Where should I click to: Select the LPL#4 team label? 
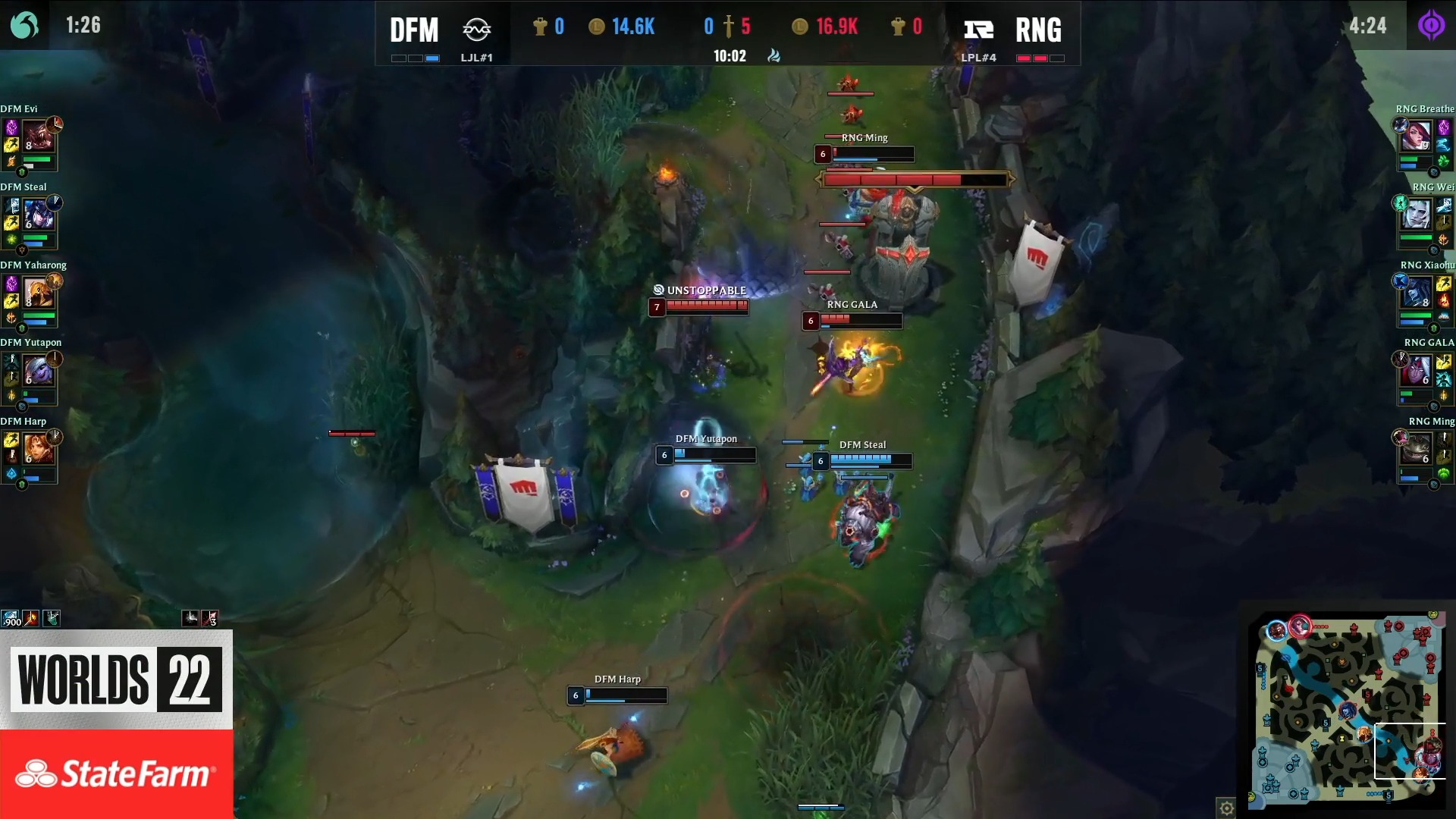pyautogui.click(x=981, y=57)
